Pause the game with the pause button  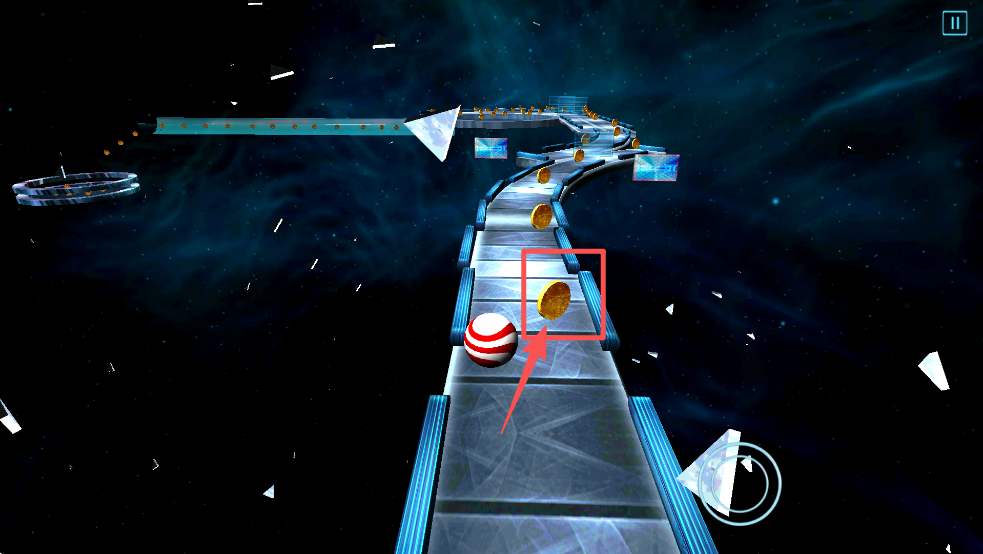pos(954,23)
